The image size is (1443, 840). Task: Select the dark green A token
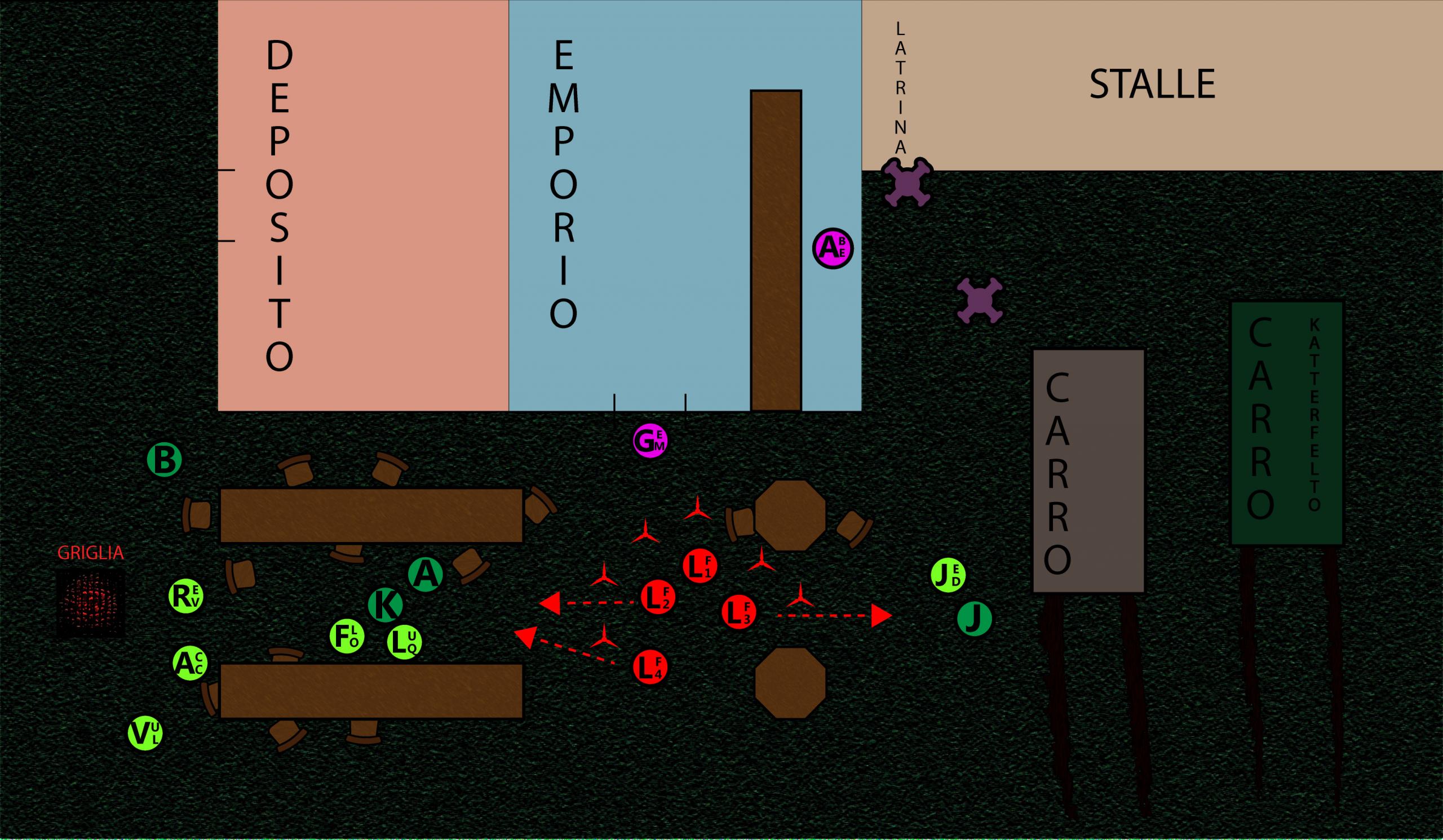426,574
